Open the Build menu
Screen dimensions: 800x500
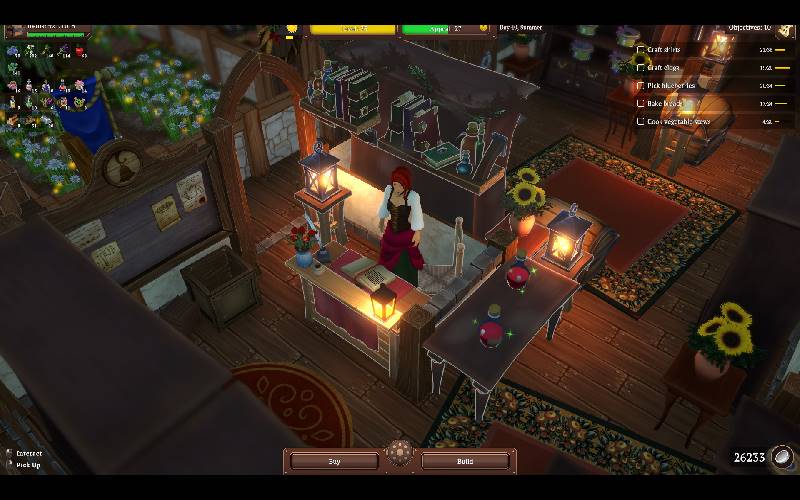pos(466,461)
